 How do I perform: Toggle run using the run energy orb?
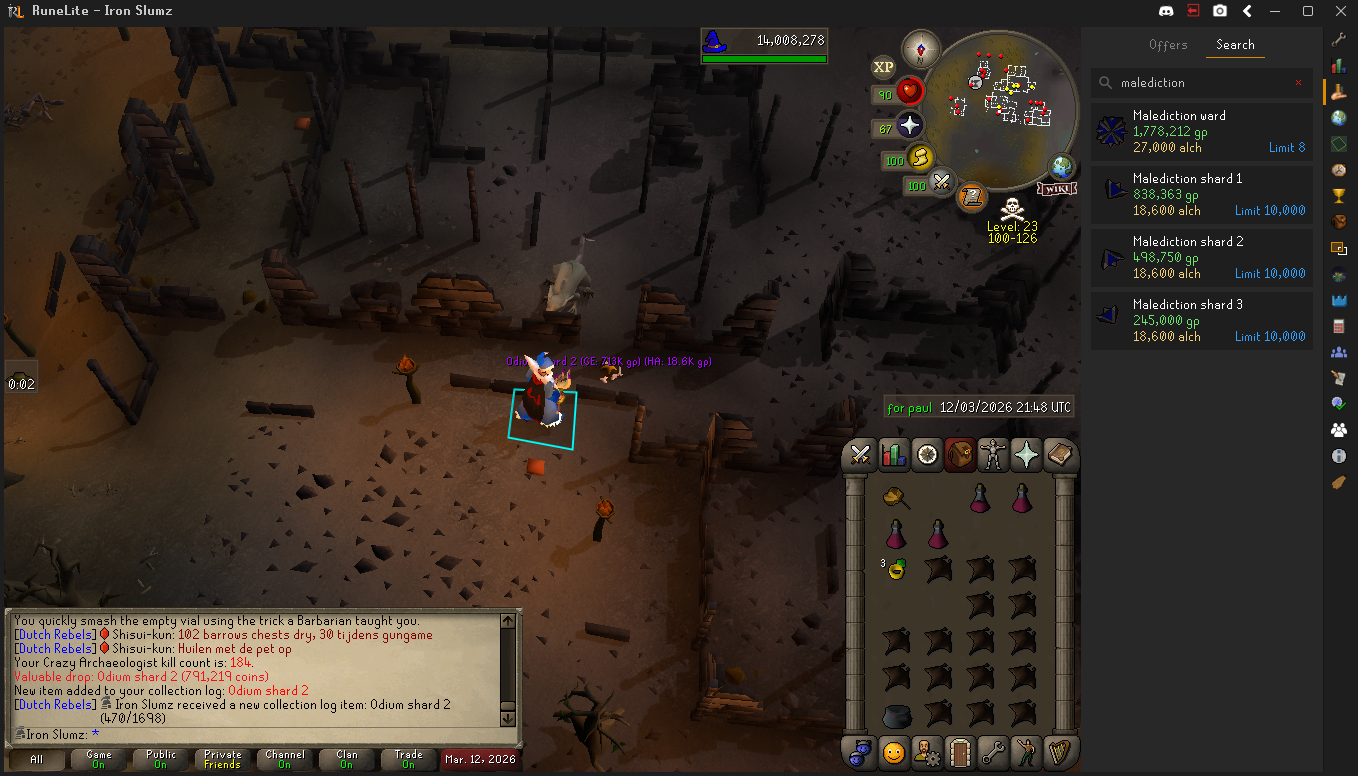pos(920,157)
